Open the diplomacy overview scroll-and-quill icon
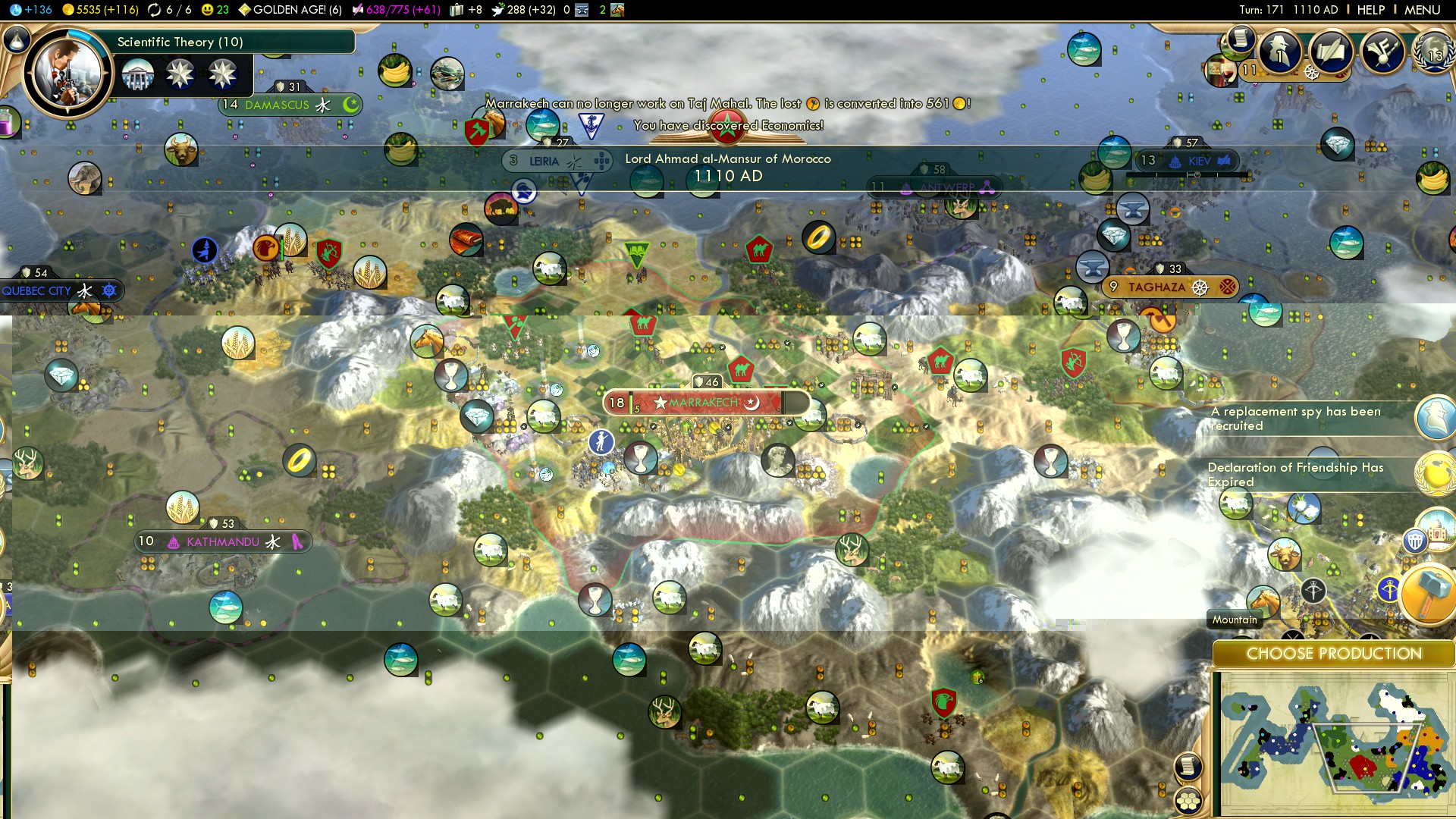 point(1331,52)
